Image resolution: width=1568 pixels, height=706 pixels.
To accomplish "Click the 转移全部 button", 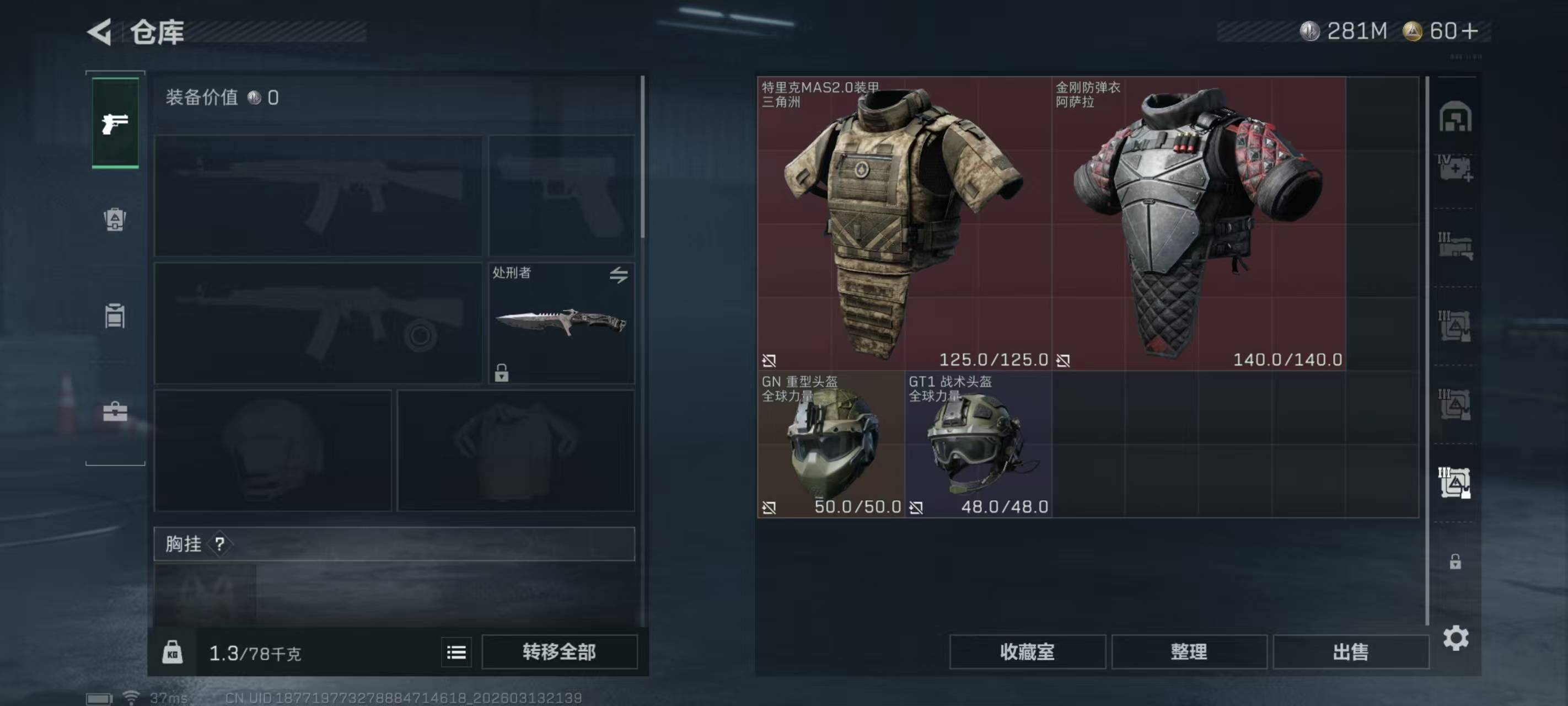I will tap(559, 652).
